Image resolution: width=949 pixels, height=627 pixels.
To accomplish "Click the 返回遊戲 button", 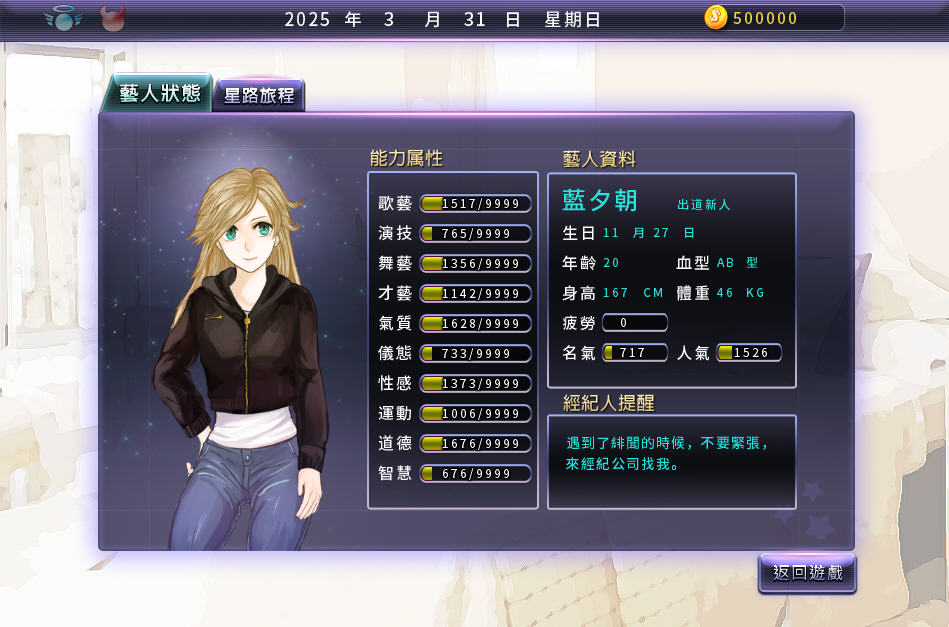I will pyautogui.click(x=807, y=573).
